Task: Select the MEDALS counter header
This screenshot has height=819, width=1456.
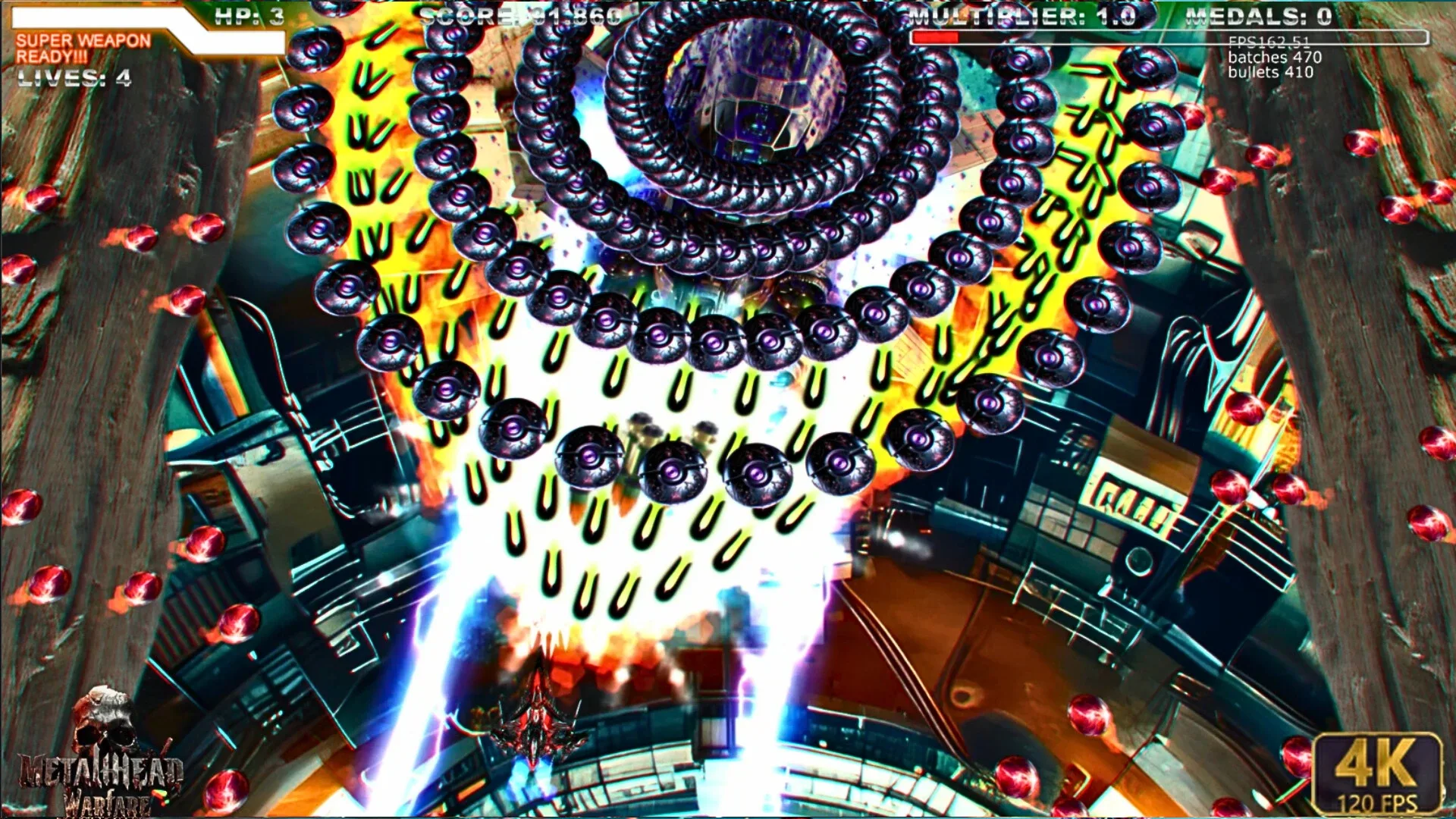Action: 1259,14
